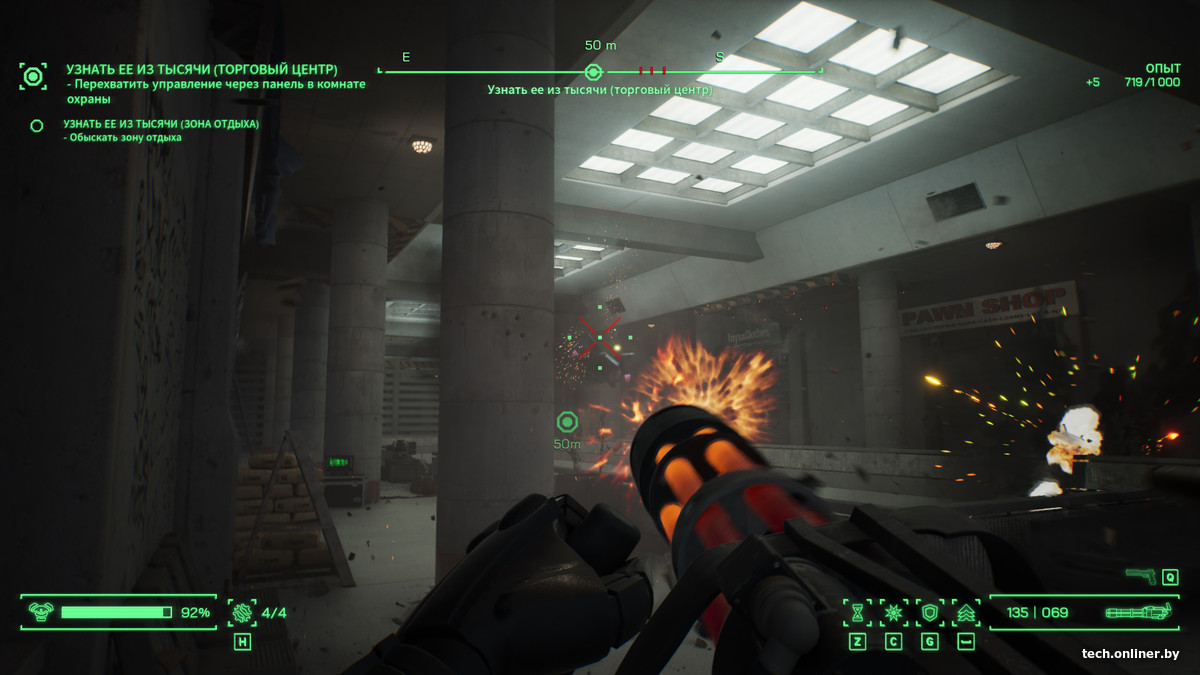Image resolution: width=1200 pixels, height=675 pixels.
Task: Select the equipped minigun weapon icon
Action: pos(1136,612)
